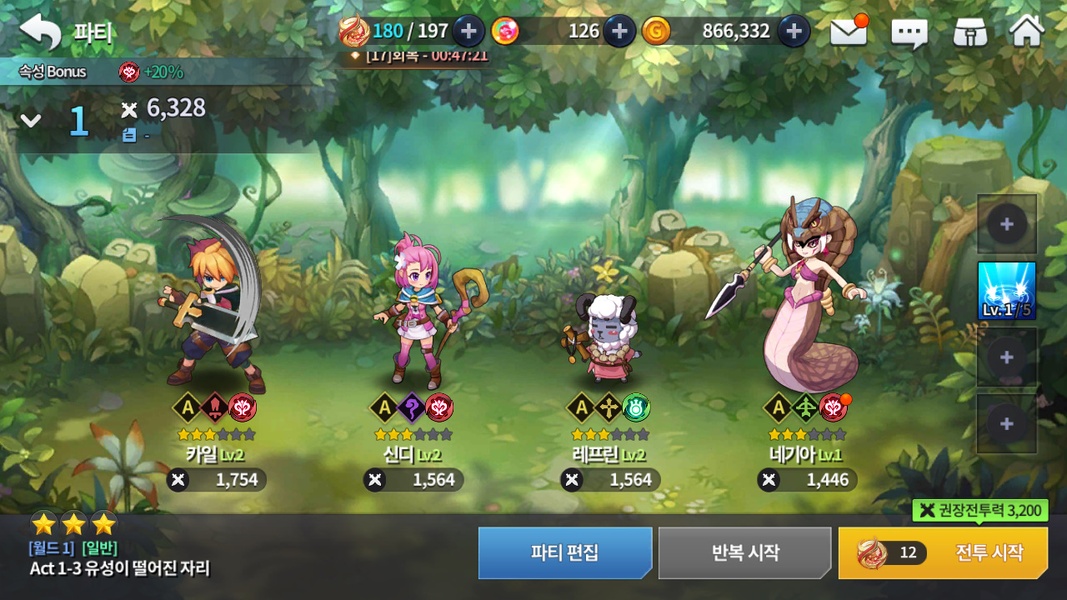The image size is (1067, 600).
Task: Select the blue Lv.1 skill icon
Action: pos(1006,291)
